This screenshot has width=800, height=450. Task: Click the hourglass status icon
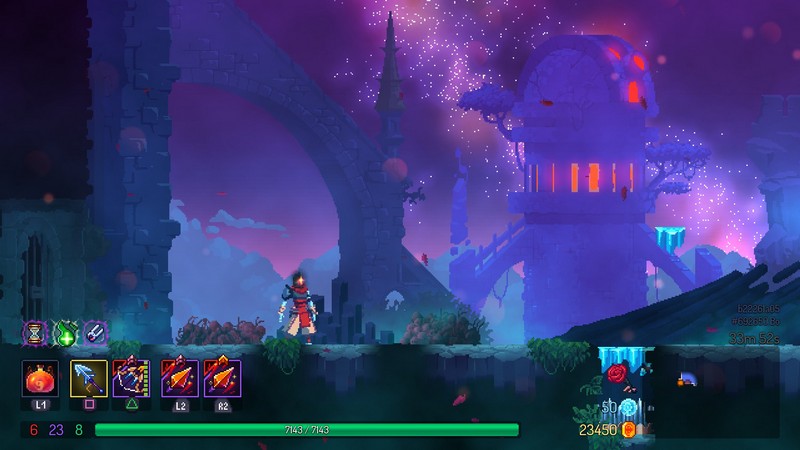[x=36, y=332]
